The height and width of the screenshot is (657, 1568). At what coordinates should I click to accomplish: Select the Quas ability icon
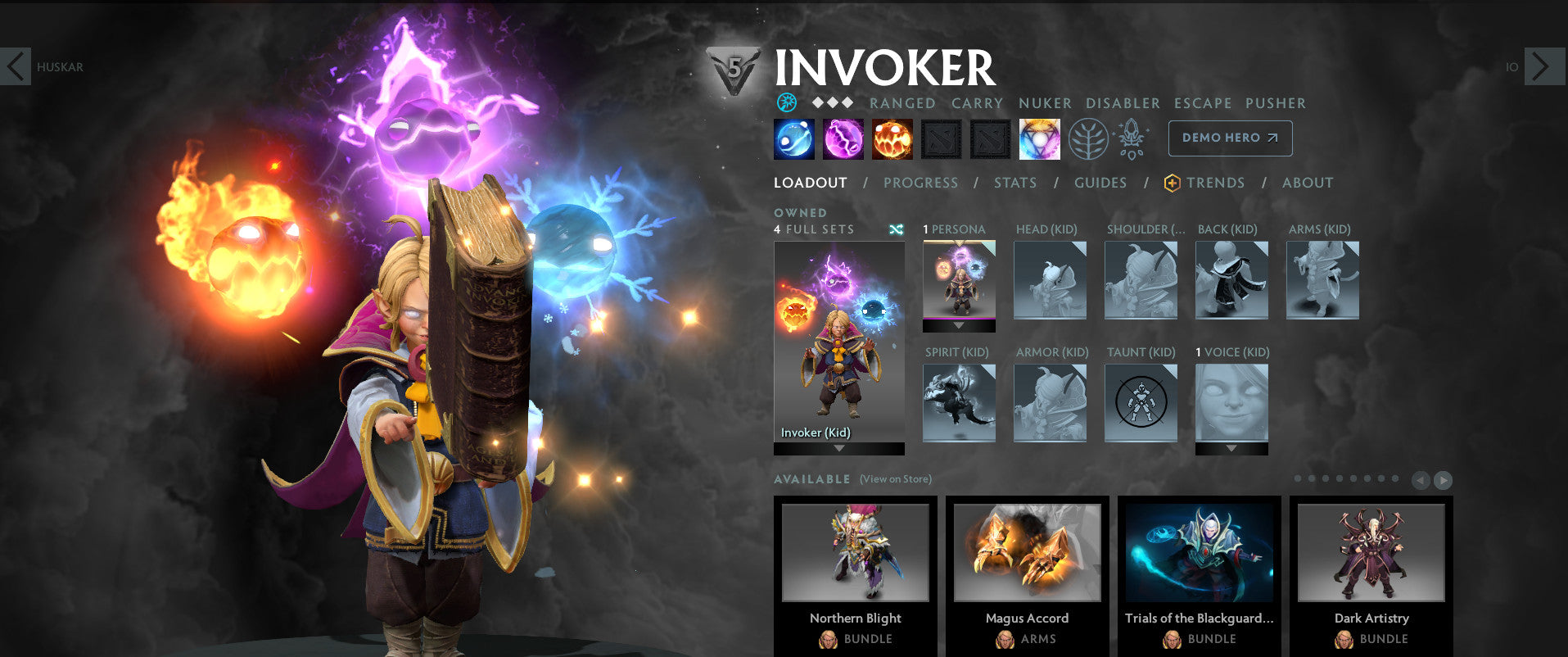click(794, 138)
